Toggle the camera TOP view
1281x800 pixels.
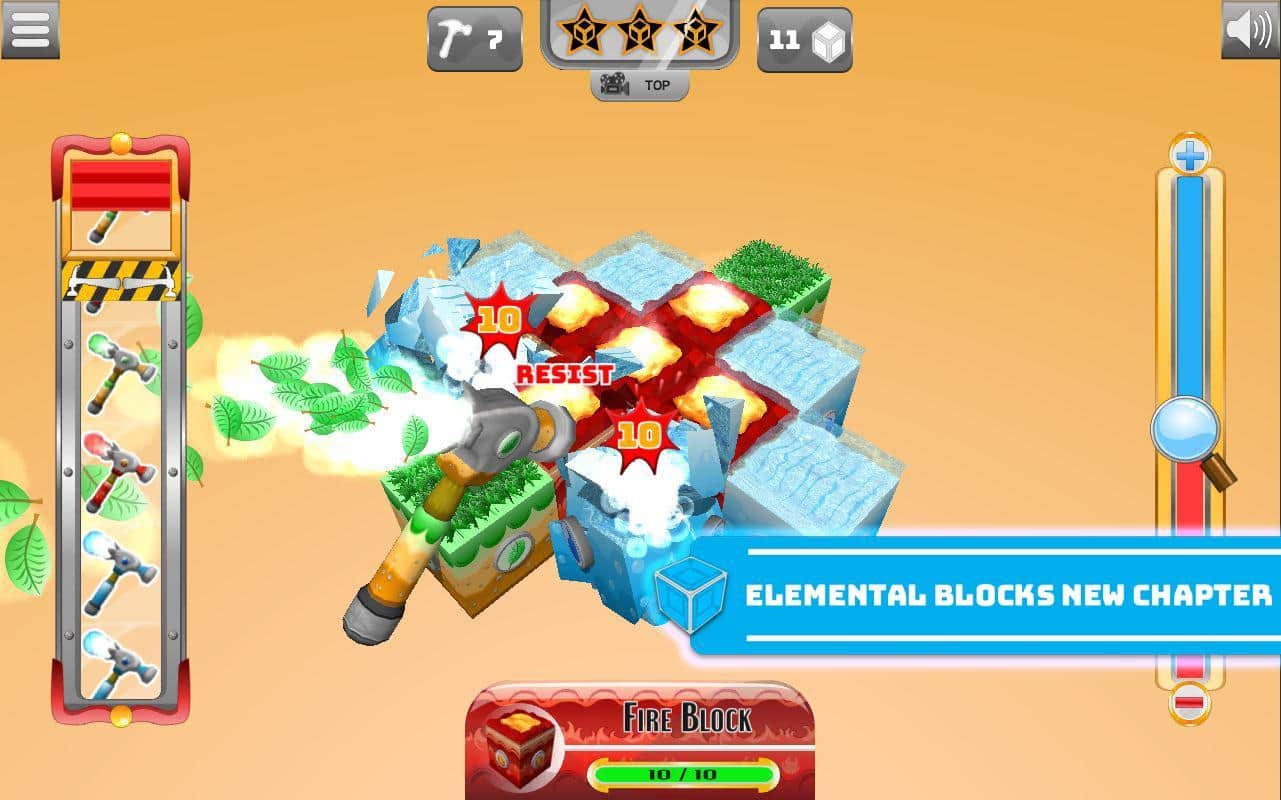click(640, 85)
